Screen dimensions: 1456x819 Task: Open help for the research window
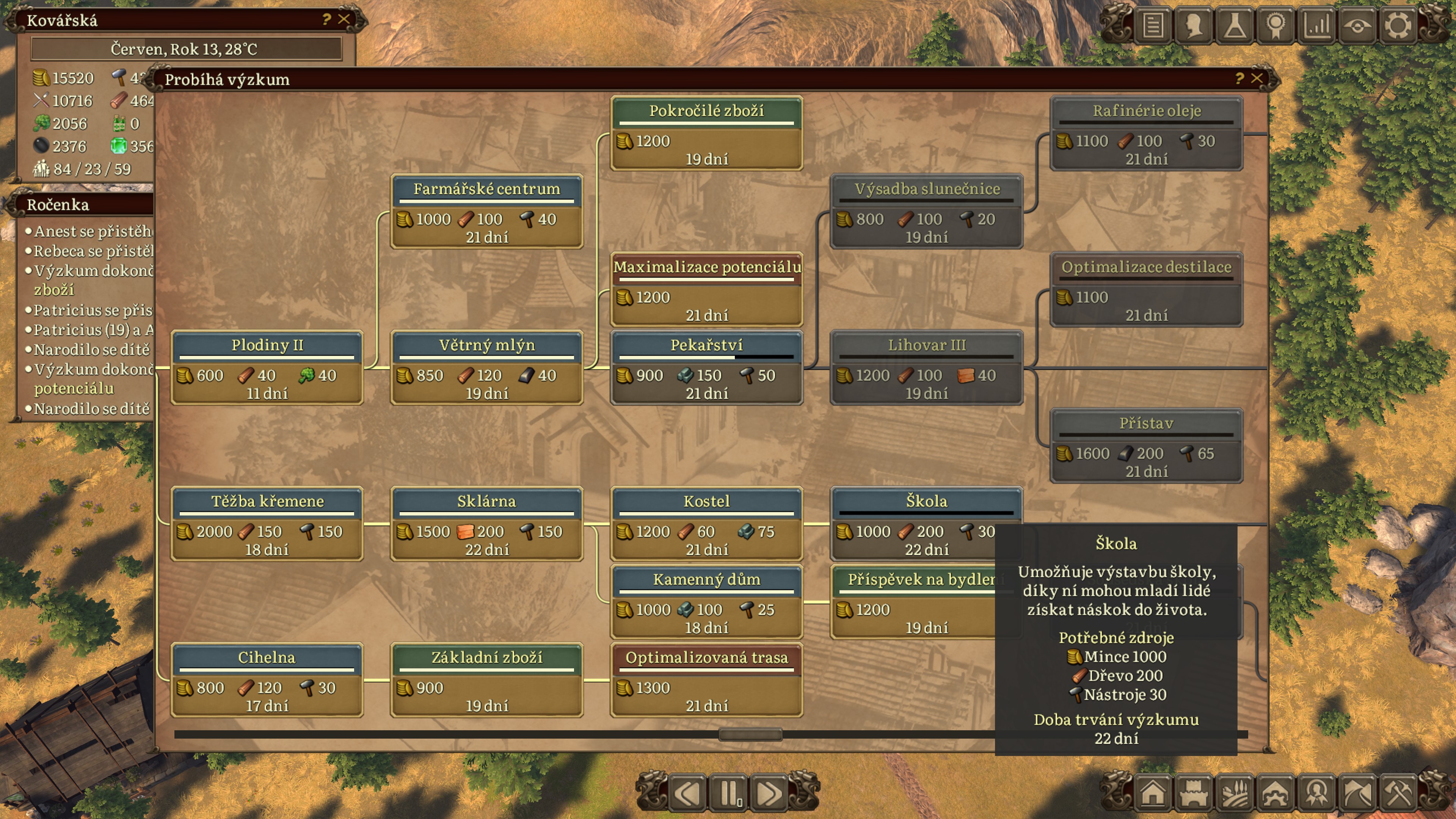(1239, 78)
